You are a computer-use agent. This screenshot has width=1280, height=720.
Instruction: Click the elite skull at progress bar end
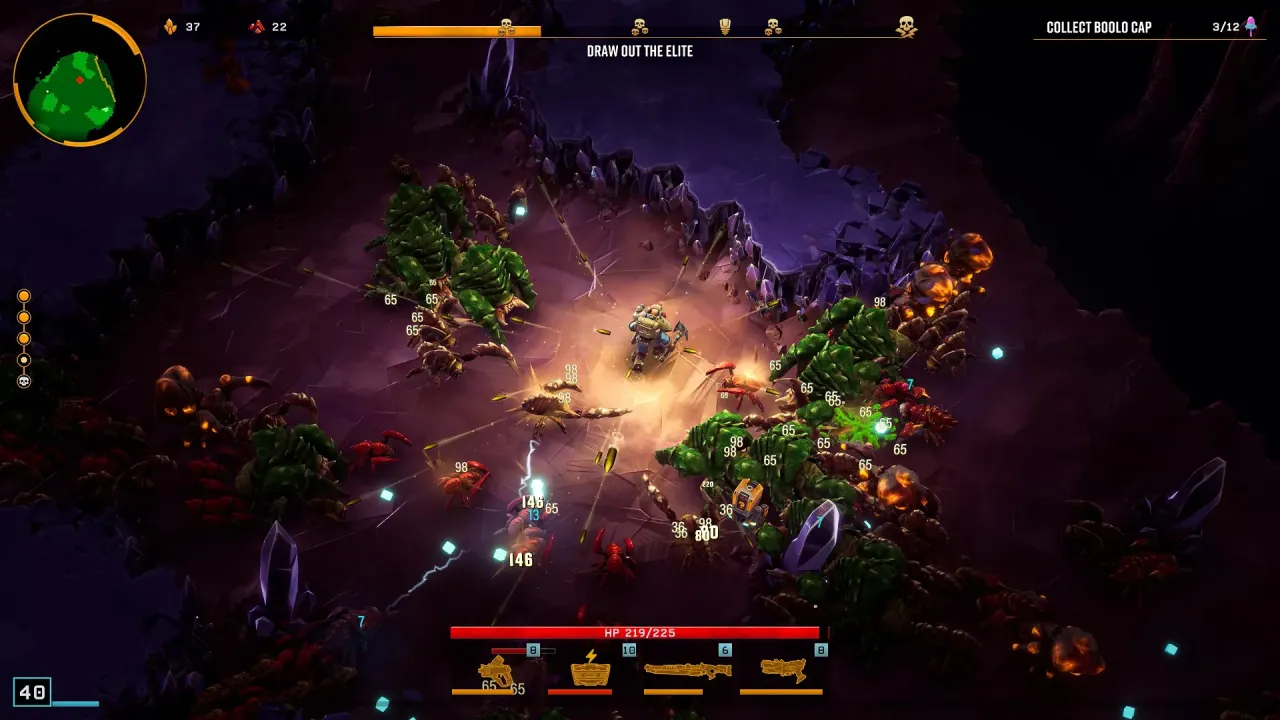coord(906,27)
